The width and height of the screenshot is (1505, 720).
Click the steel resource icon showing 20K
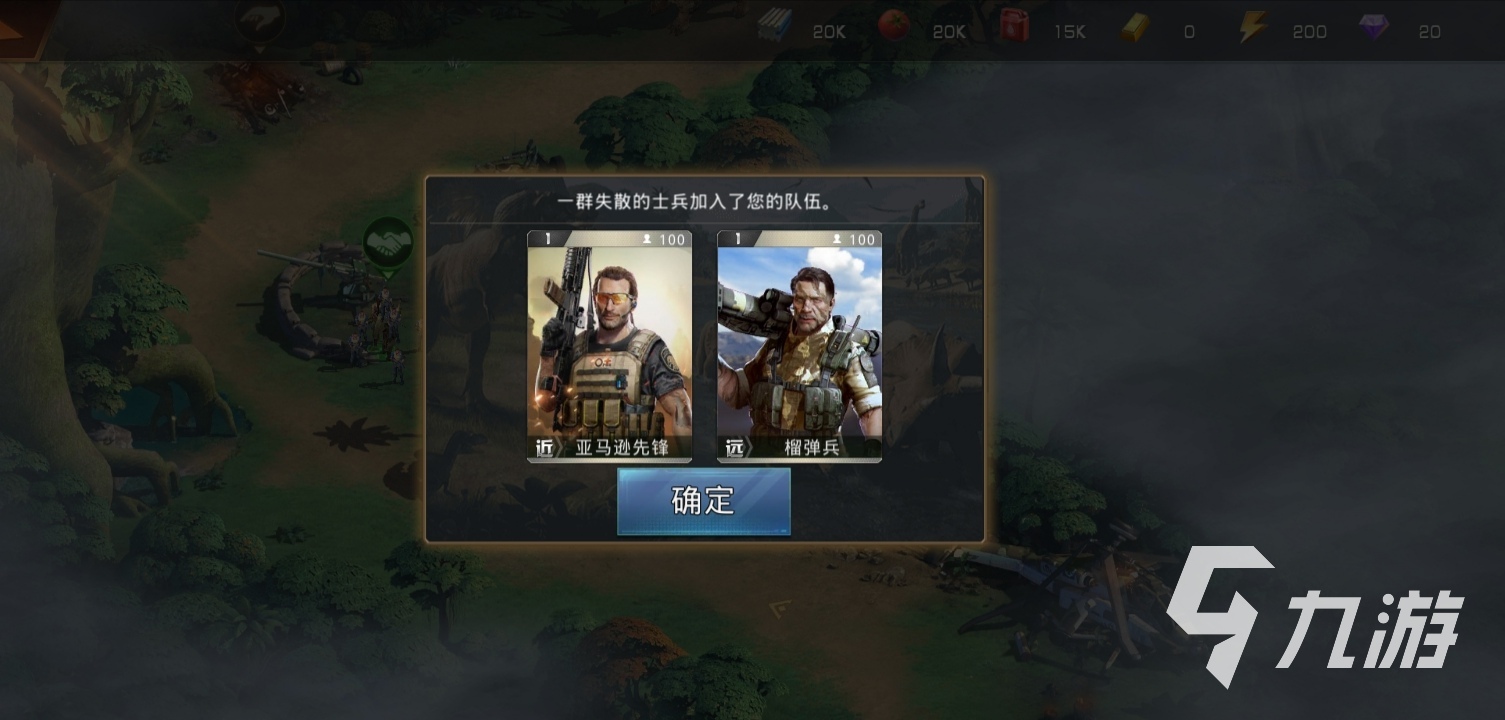(x=775, y=26)
